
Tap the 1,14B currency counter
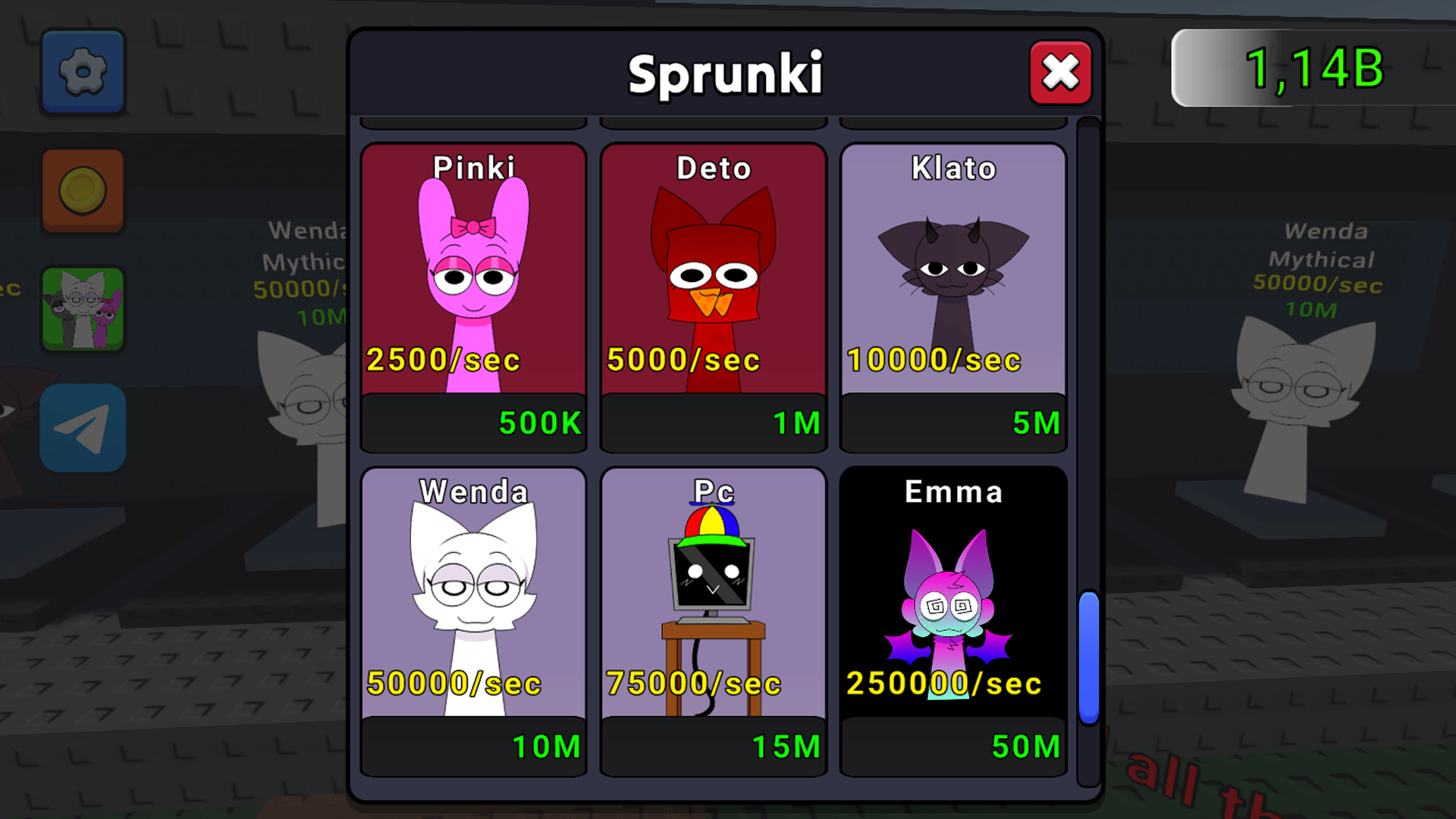1312,68
